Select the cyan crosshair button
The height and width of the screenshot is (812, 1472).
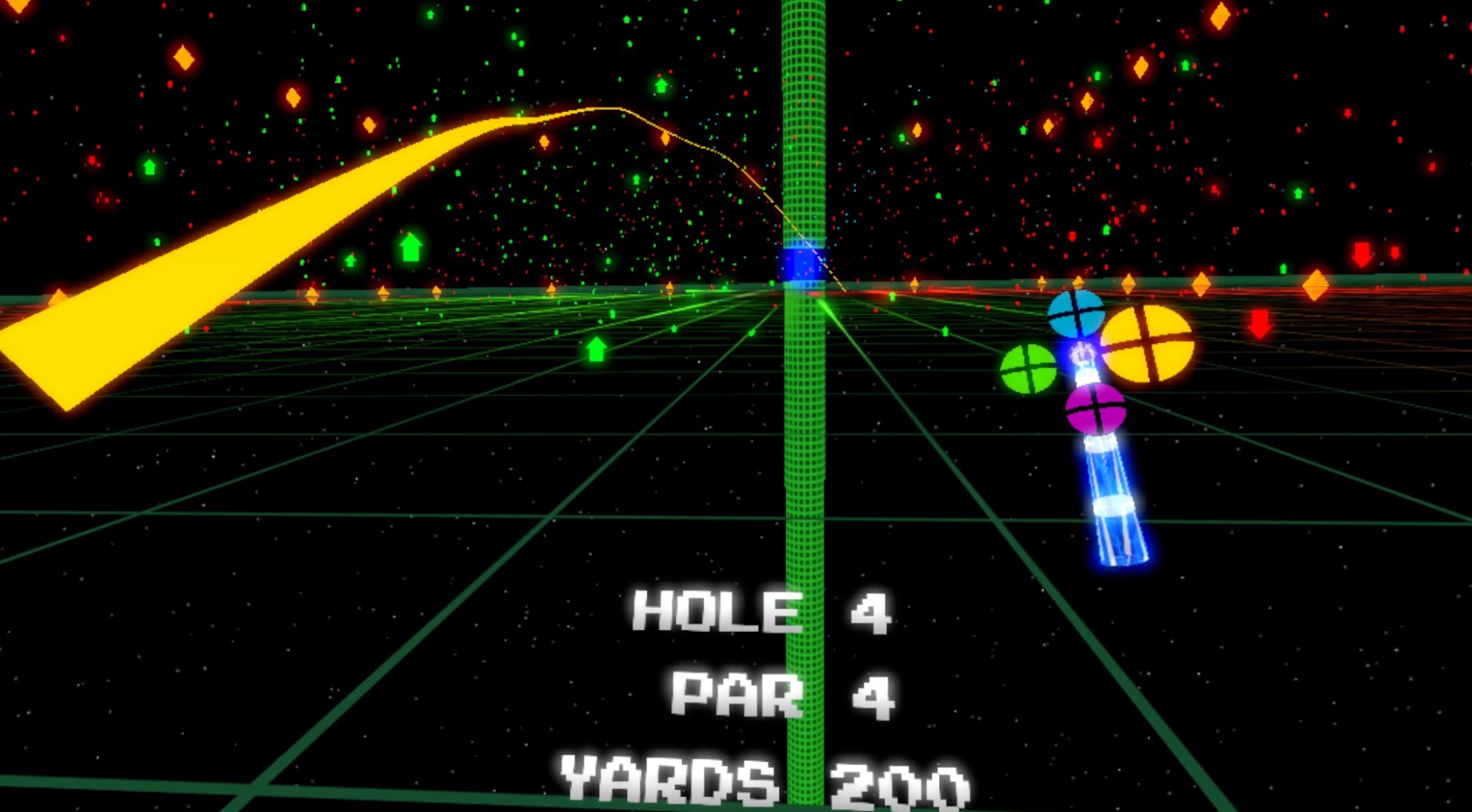tap(1078, 314)
